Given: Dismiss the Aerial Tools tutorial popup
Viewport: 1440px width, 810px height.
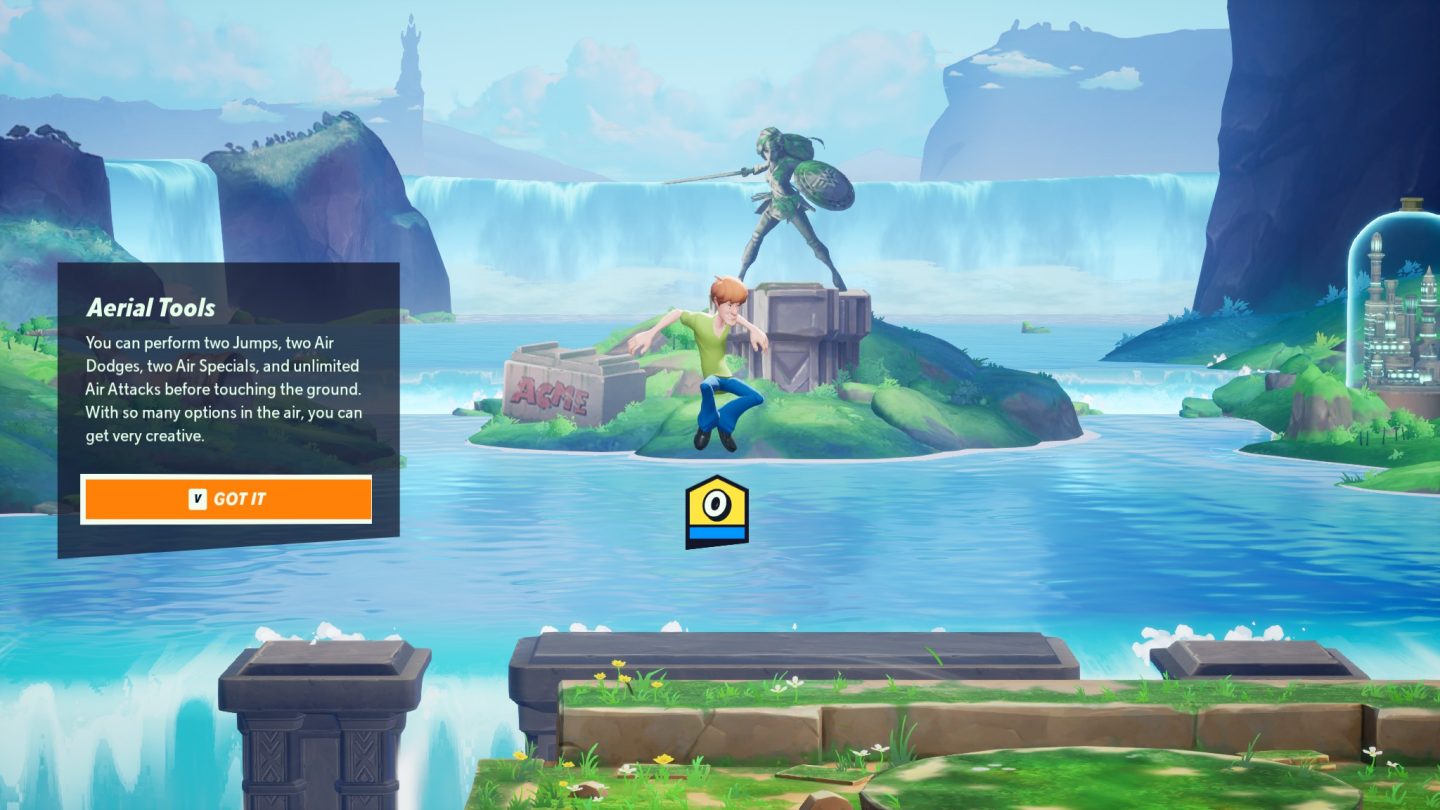Looking at the screenshot, I should click(226, 498).
